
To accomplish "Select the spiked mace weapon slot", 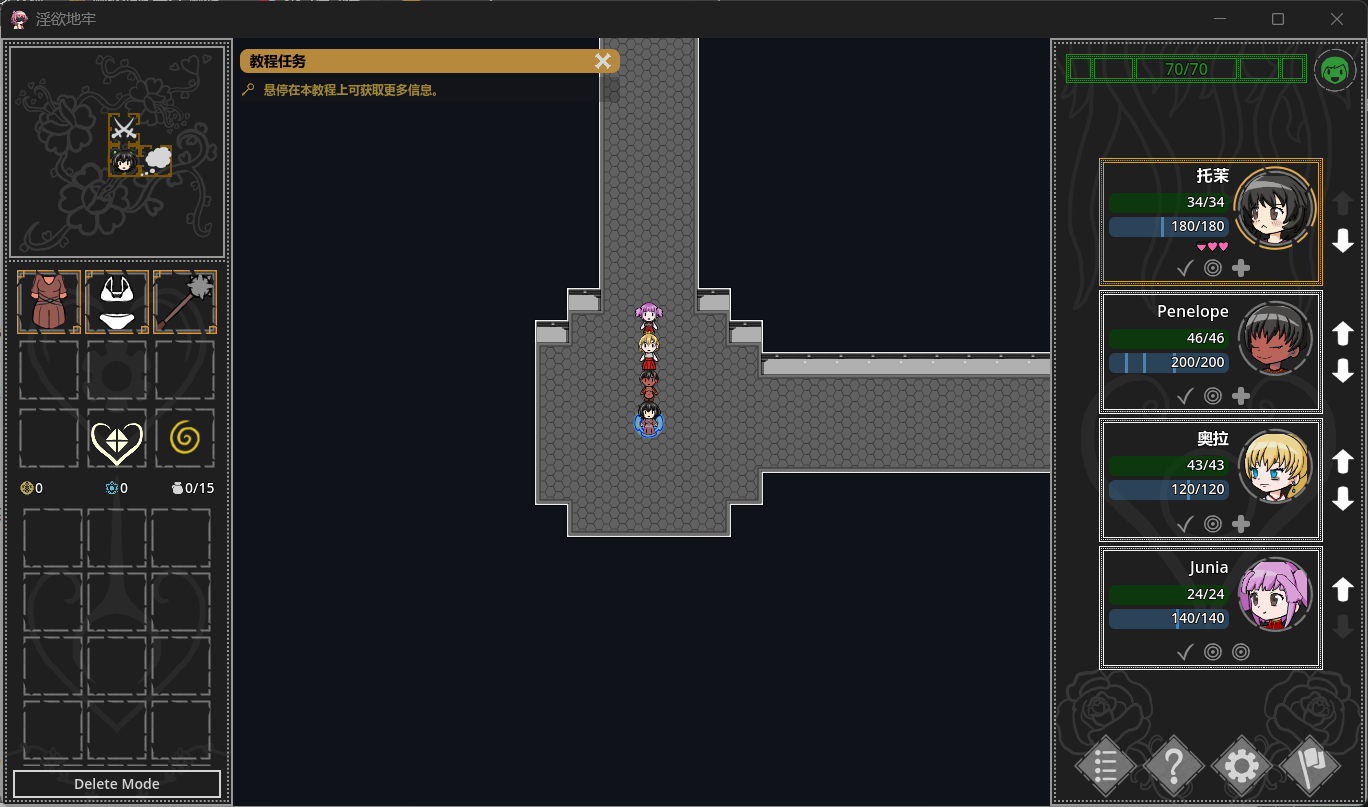I will point(185,302).
